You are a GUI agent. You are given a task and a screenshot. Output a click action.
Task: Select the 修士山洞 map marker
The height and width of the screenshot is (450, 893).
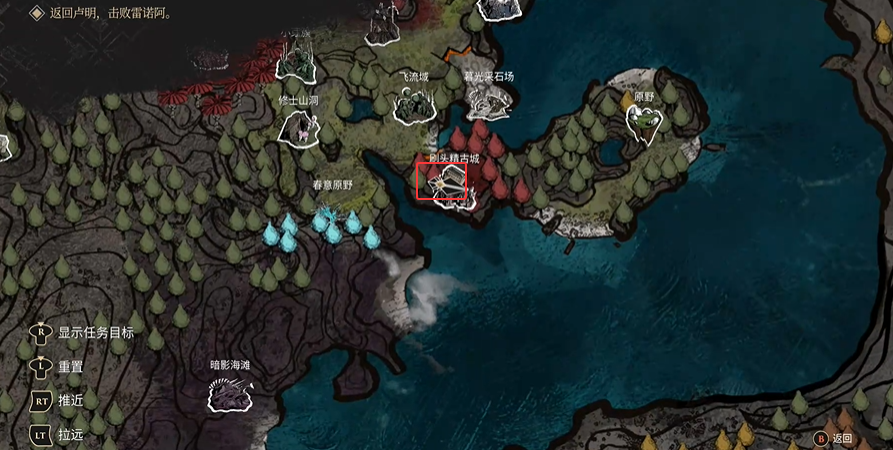coord(300,127)
